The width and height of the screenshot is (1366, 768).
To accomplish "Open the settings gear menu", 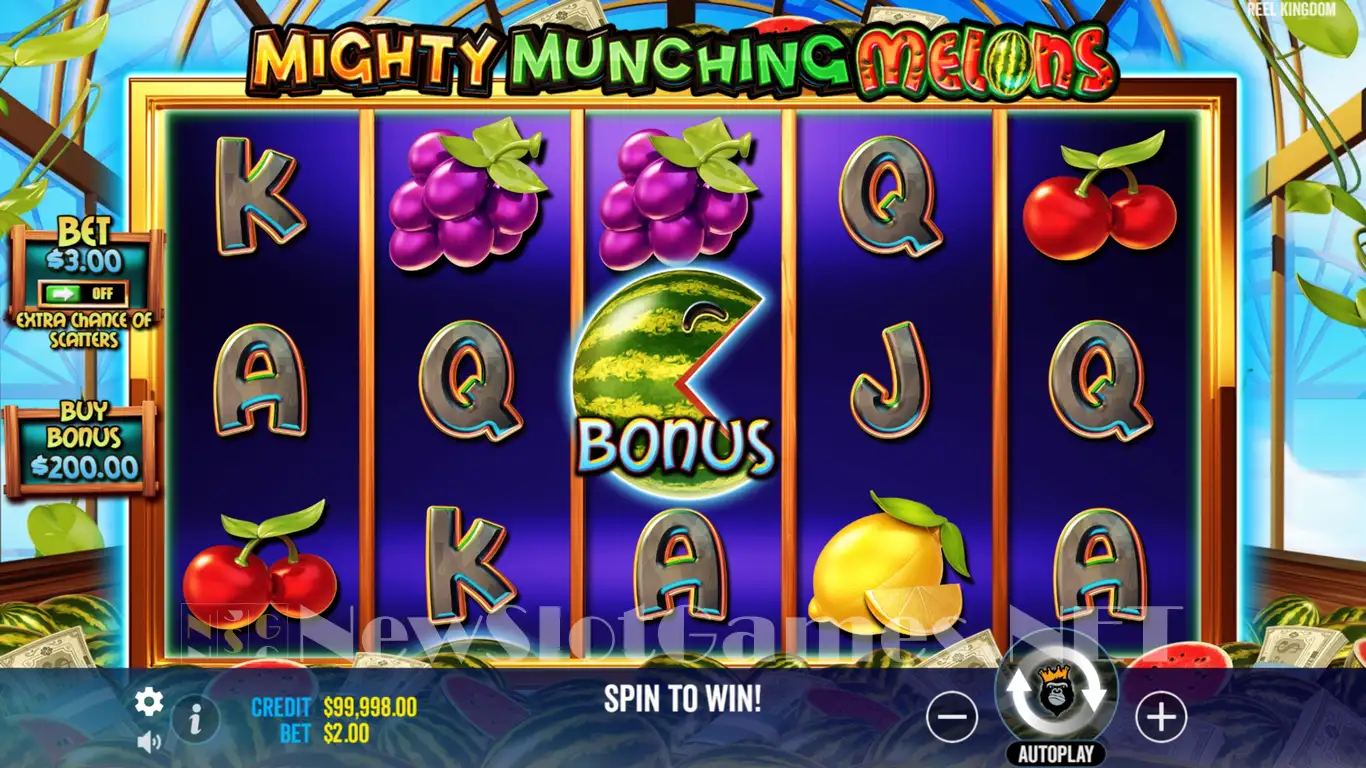I will pos(149,702).
